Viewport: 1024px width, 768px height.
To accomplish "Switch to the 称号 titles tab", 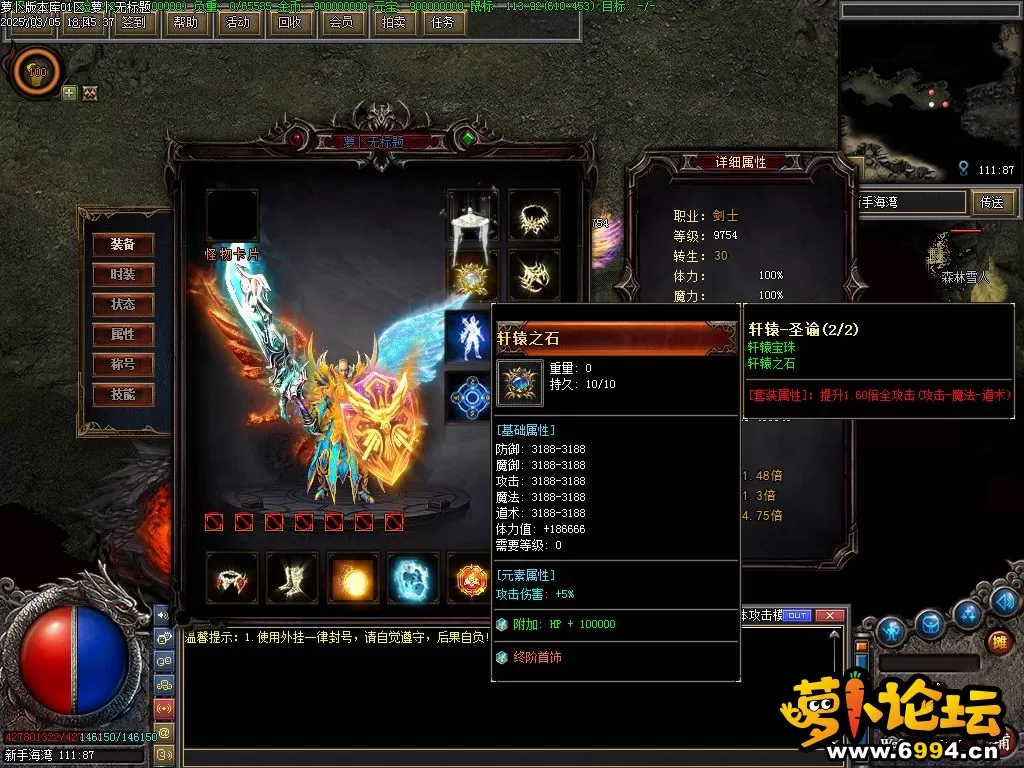I will coord(123,364).
